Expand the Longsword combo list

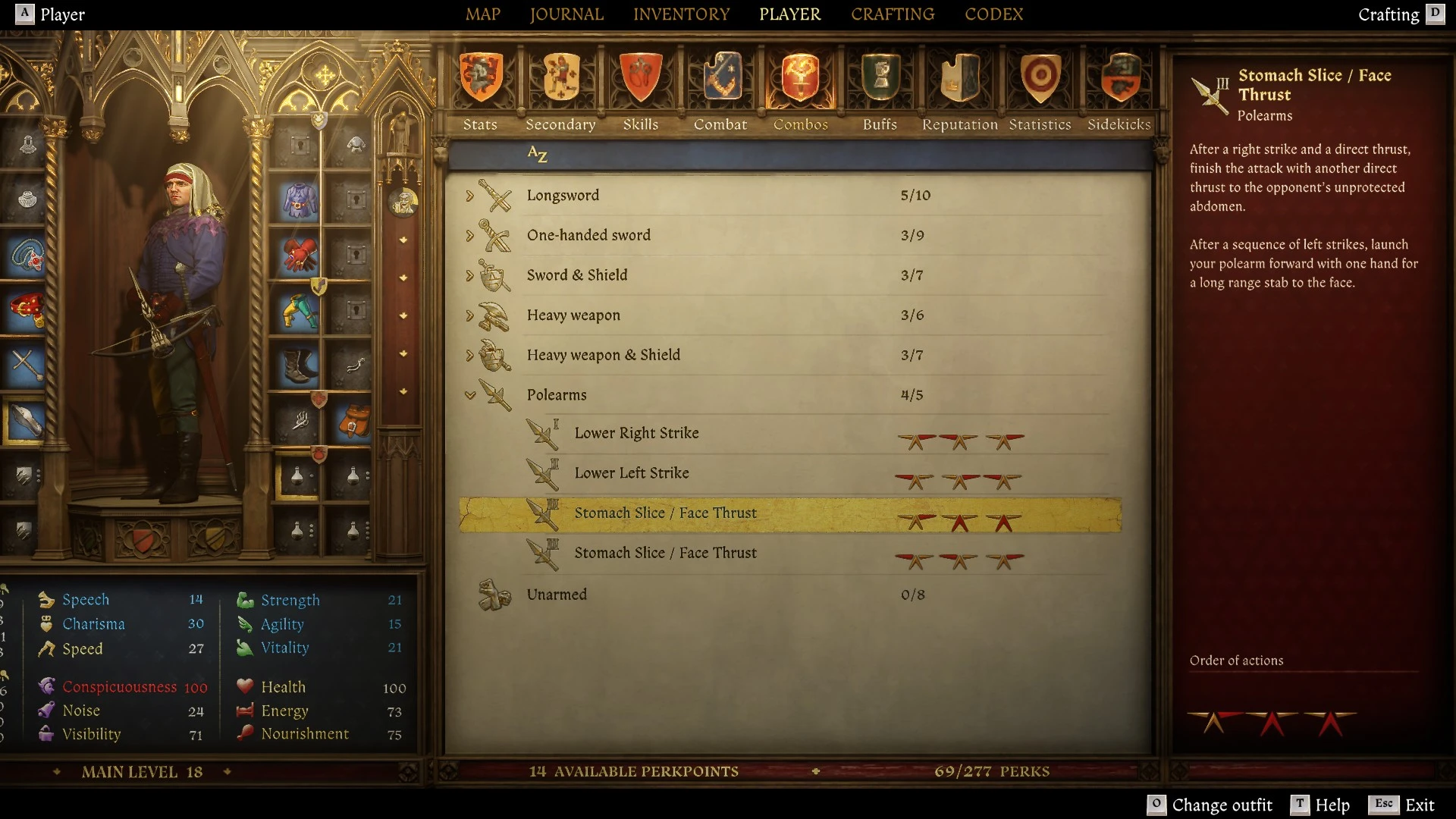pyautogui.click(x=472, y=195)
